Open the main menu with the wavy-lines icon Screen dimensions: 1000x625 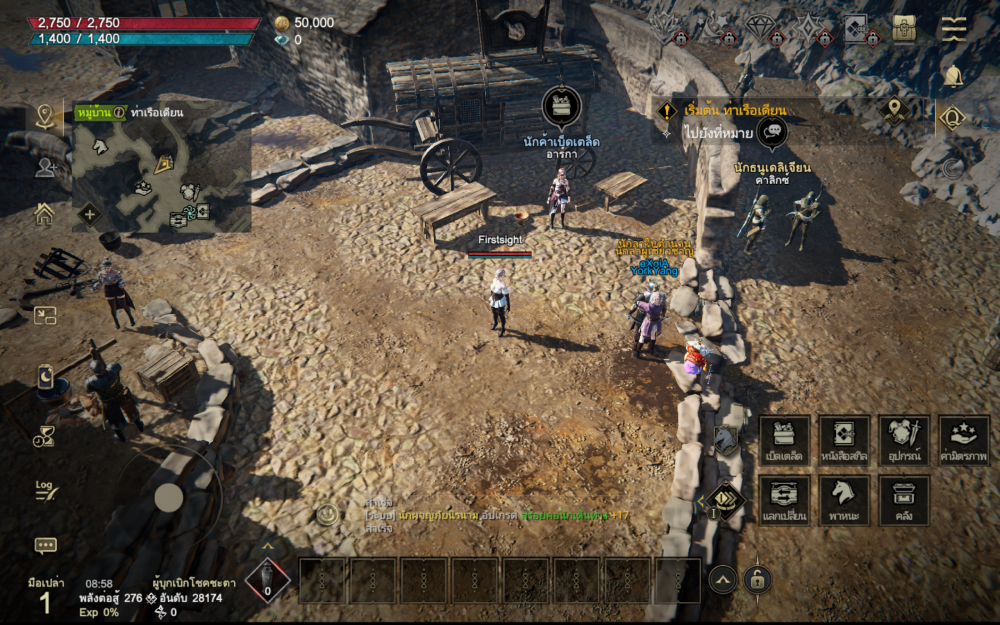954,28
